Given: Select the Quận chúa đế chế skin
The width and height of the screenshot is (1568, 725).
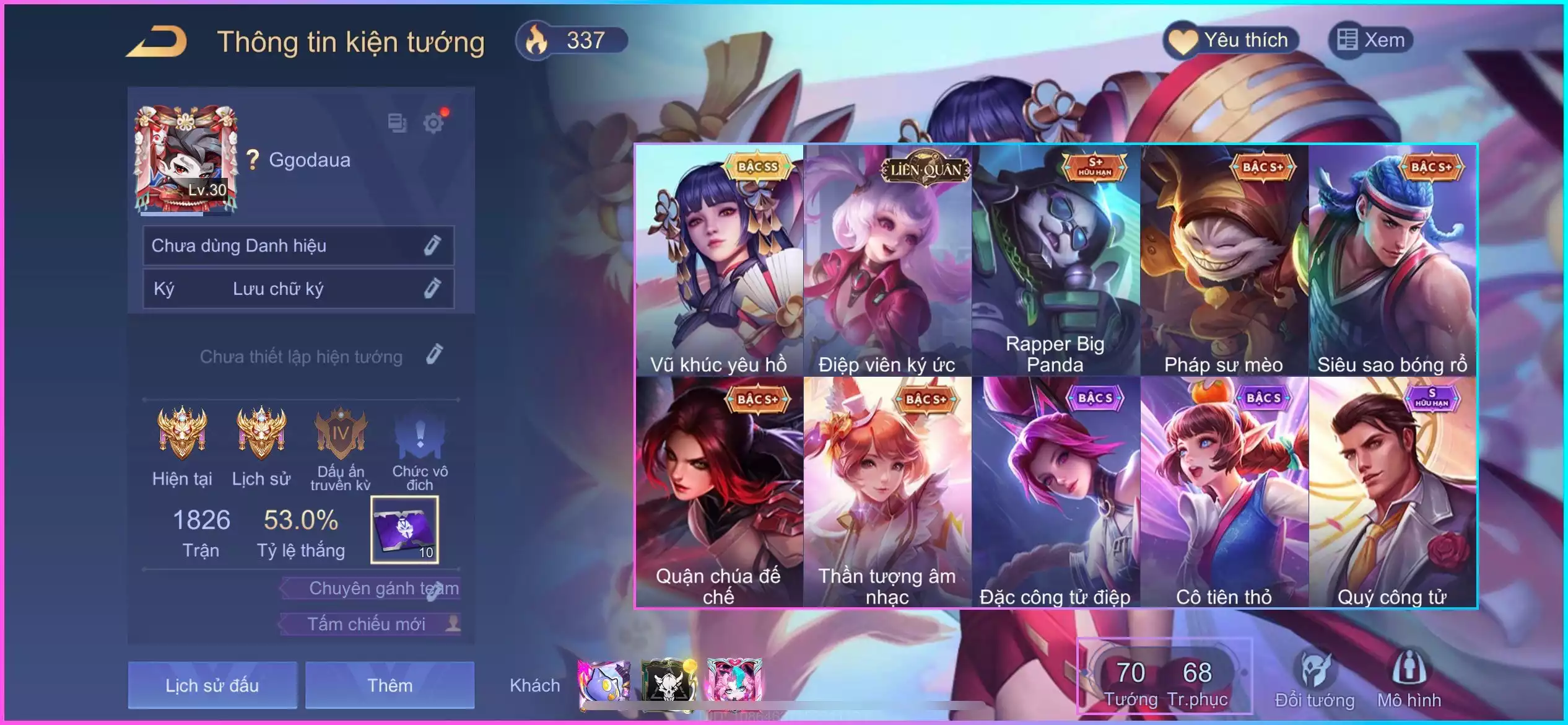Looking at the screenshot, I should pyautogui.click(x=719, y=492).
